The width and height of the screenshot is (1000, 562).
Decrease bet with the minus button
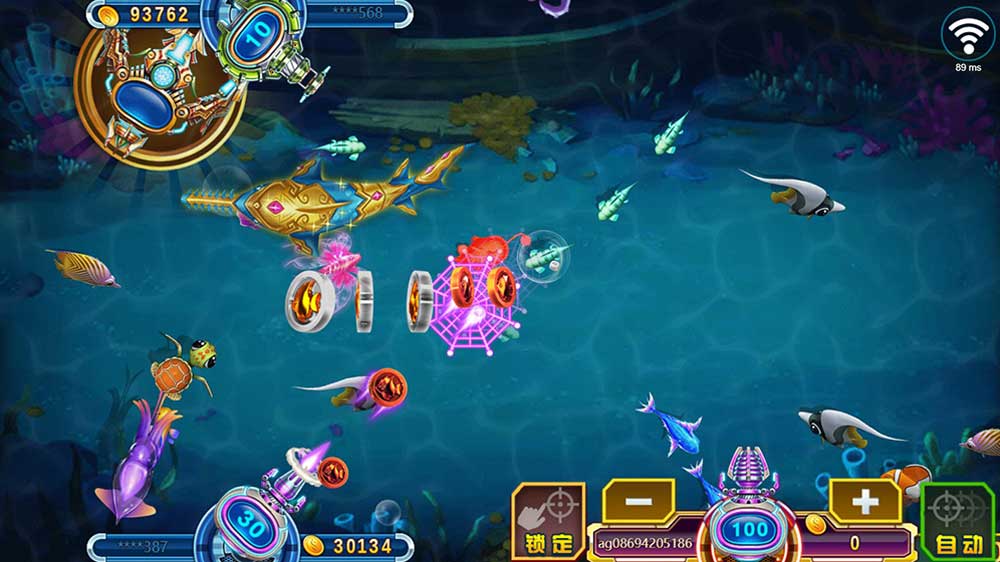[640, 499]
